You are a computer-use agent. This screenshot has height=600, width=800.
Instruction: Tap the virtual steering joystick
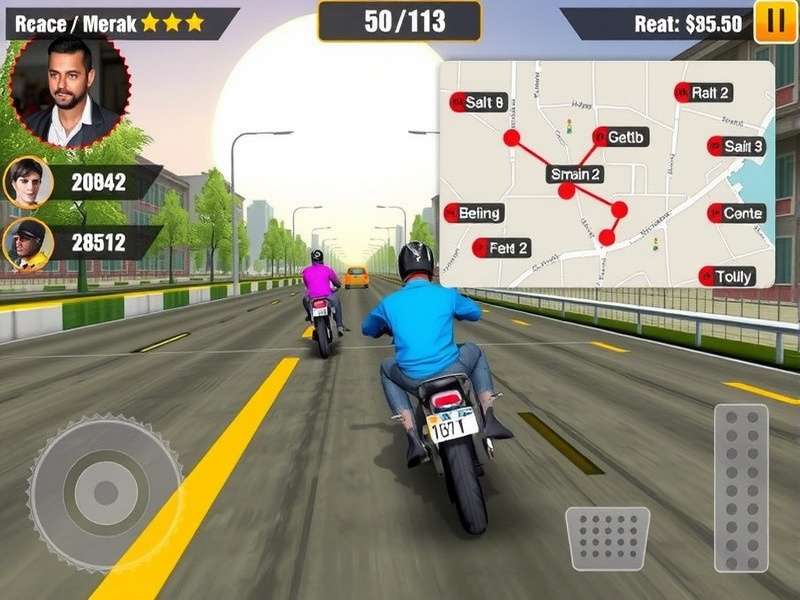coord(104,491)
